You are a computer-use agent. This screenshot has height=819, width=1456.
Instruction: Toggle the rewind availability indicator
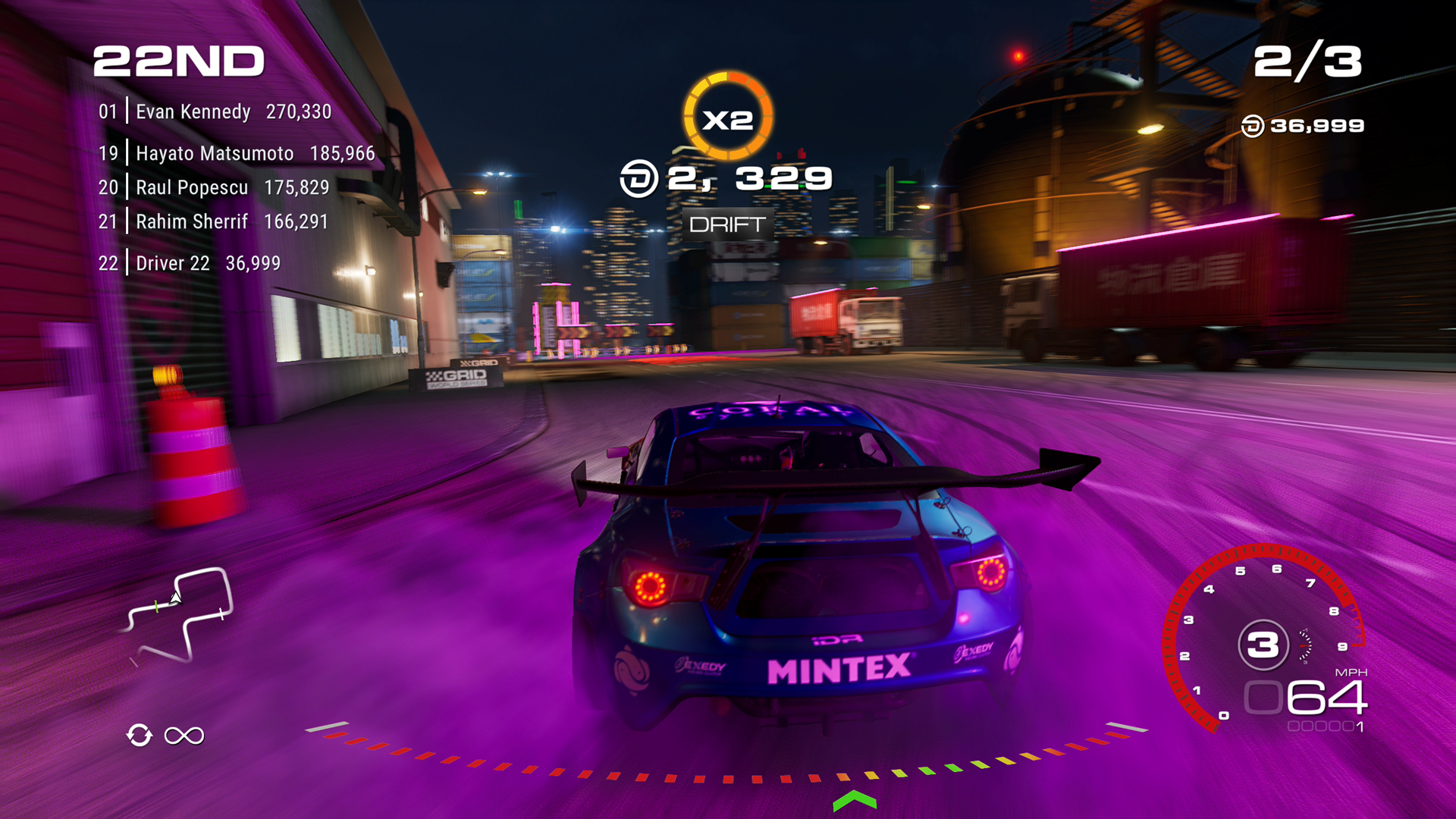pos(140,733)
